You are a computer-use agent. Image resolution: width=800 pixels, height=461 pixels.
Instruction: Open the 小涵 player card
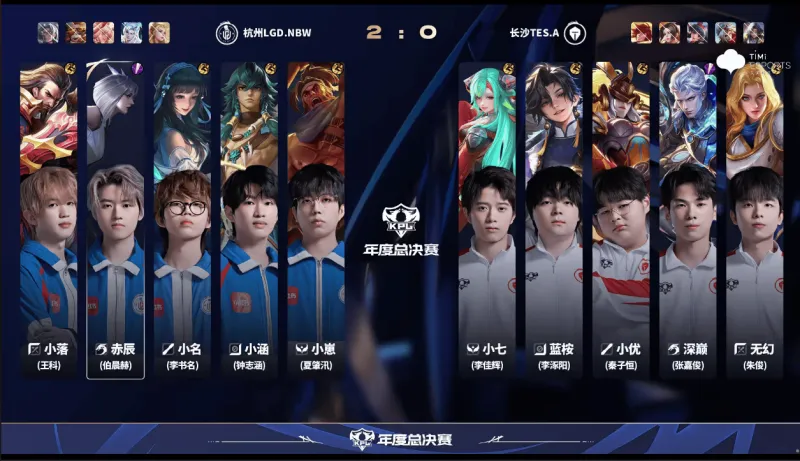(x=249, y=220)
